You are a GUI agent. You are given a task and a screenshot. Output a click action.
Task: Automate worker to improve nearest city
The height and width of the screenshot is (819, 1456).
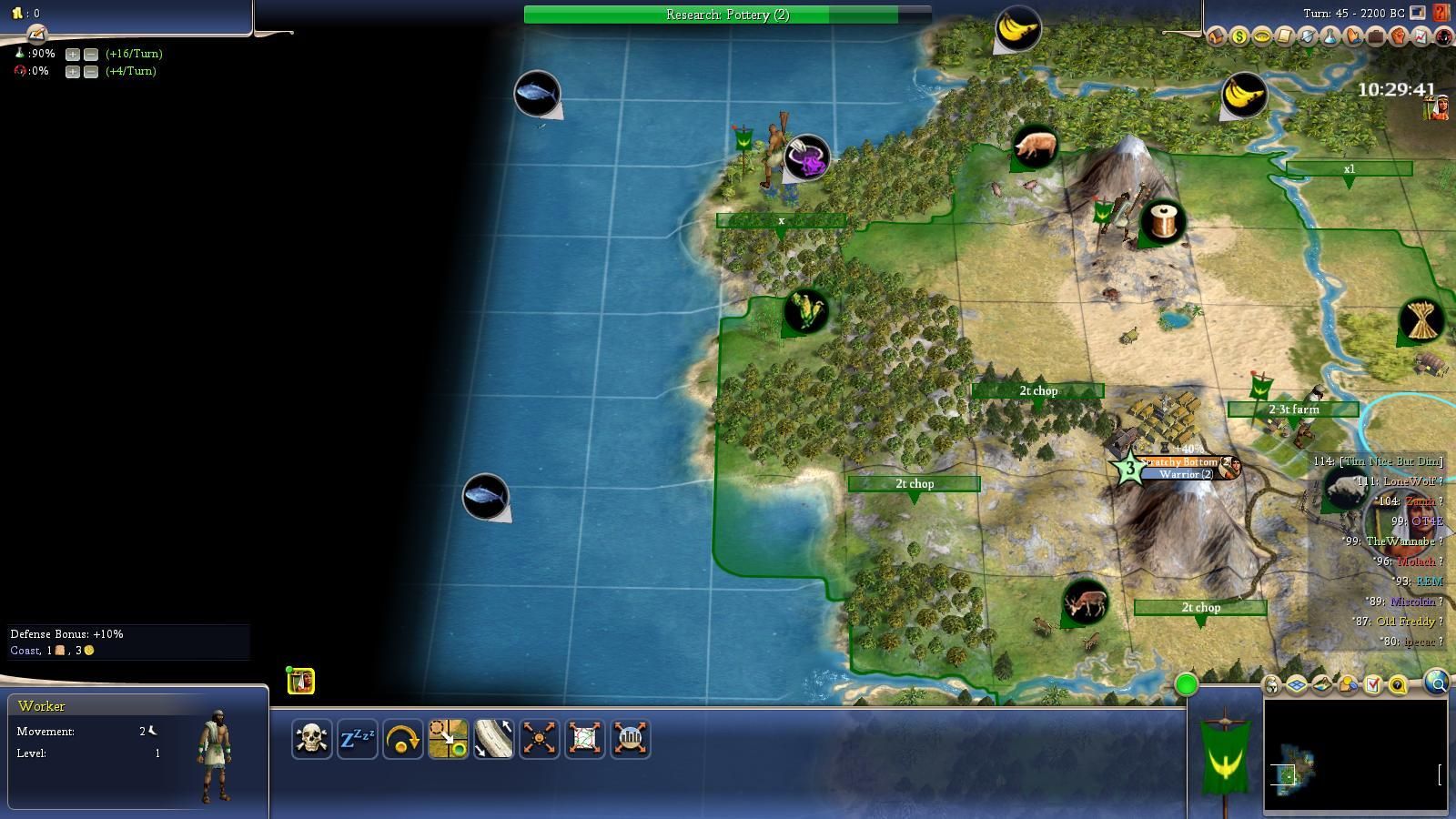point(630,738)
